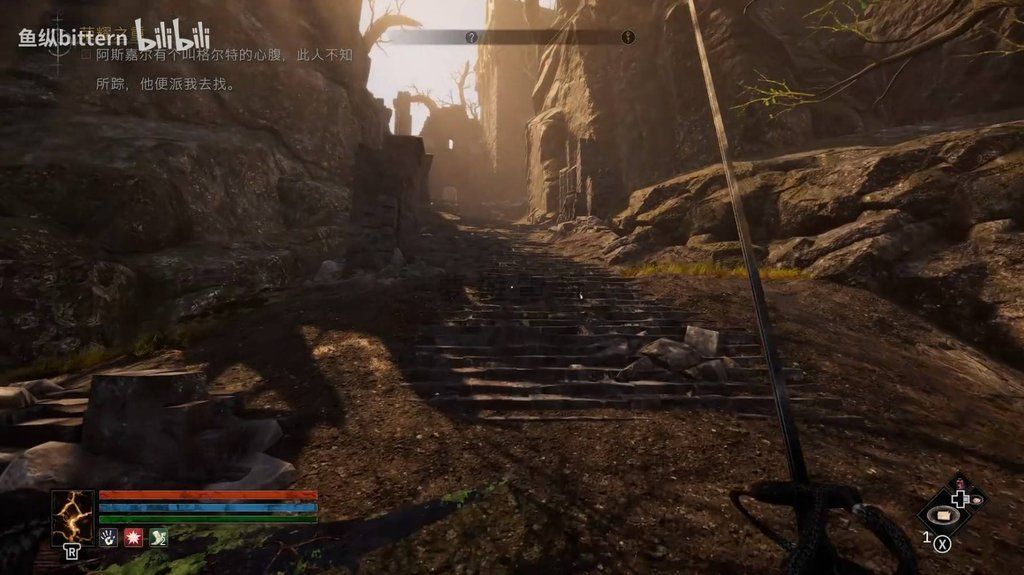
Task: Click the question mark compass marker
Action: 472,37
